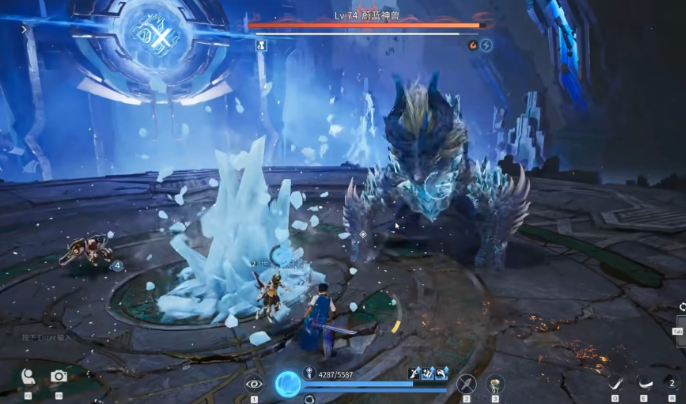Use the crossed swords skill
686x404 pixels.
tap(466, 383)
